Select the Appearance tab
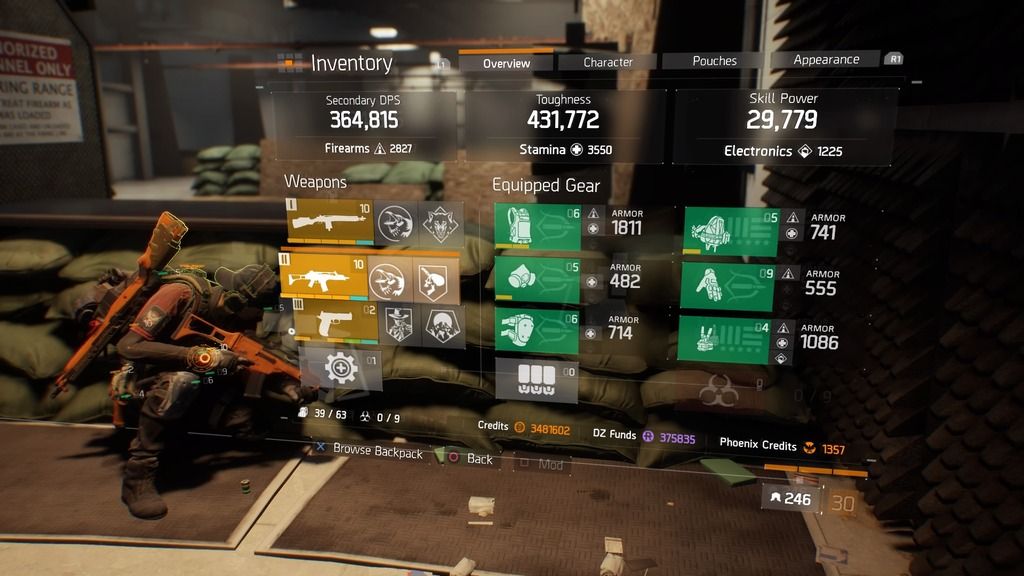The height and width of the screenshot is (576, 1024). click(x=826, y=60)
